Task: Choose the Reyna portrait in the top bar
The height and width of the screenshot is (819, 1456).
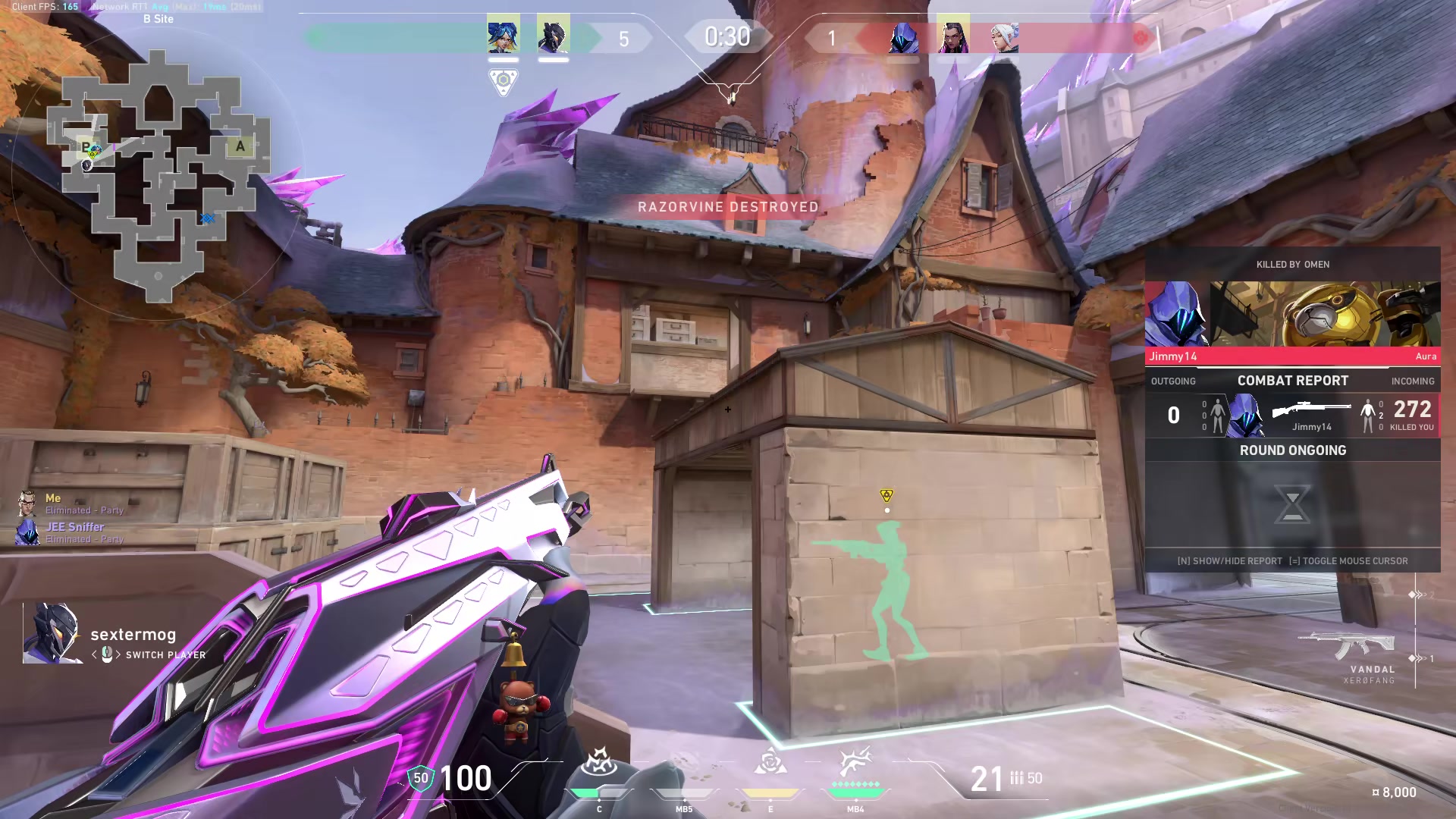Action: coord(953,36)
